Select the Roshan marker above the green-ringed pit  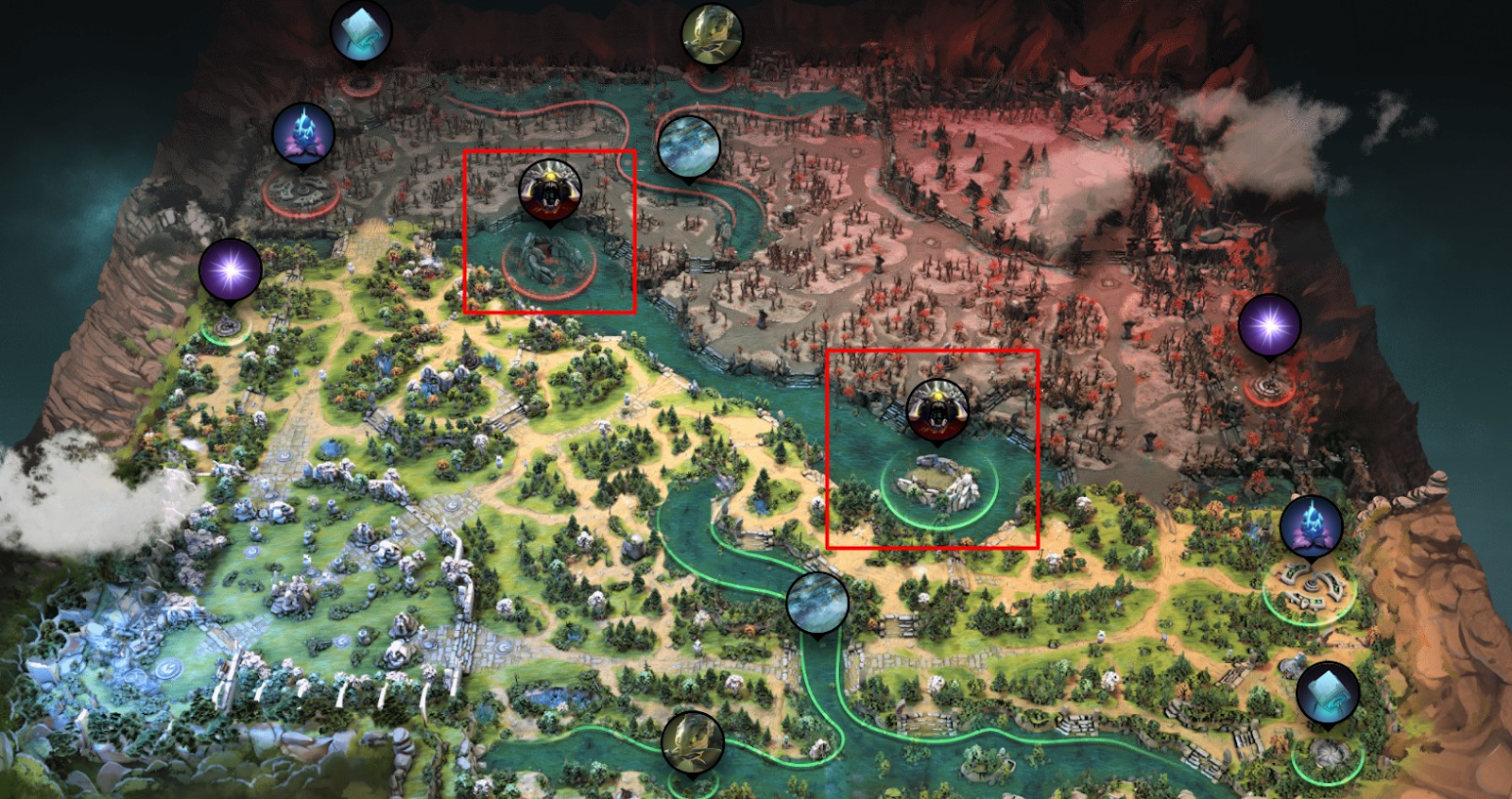936,409
